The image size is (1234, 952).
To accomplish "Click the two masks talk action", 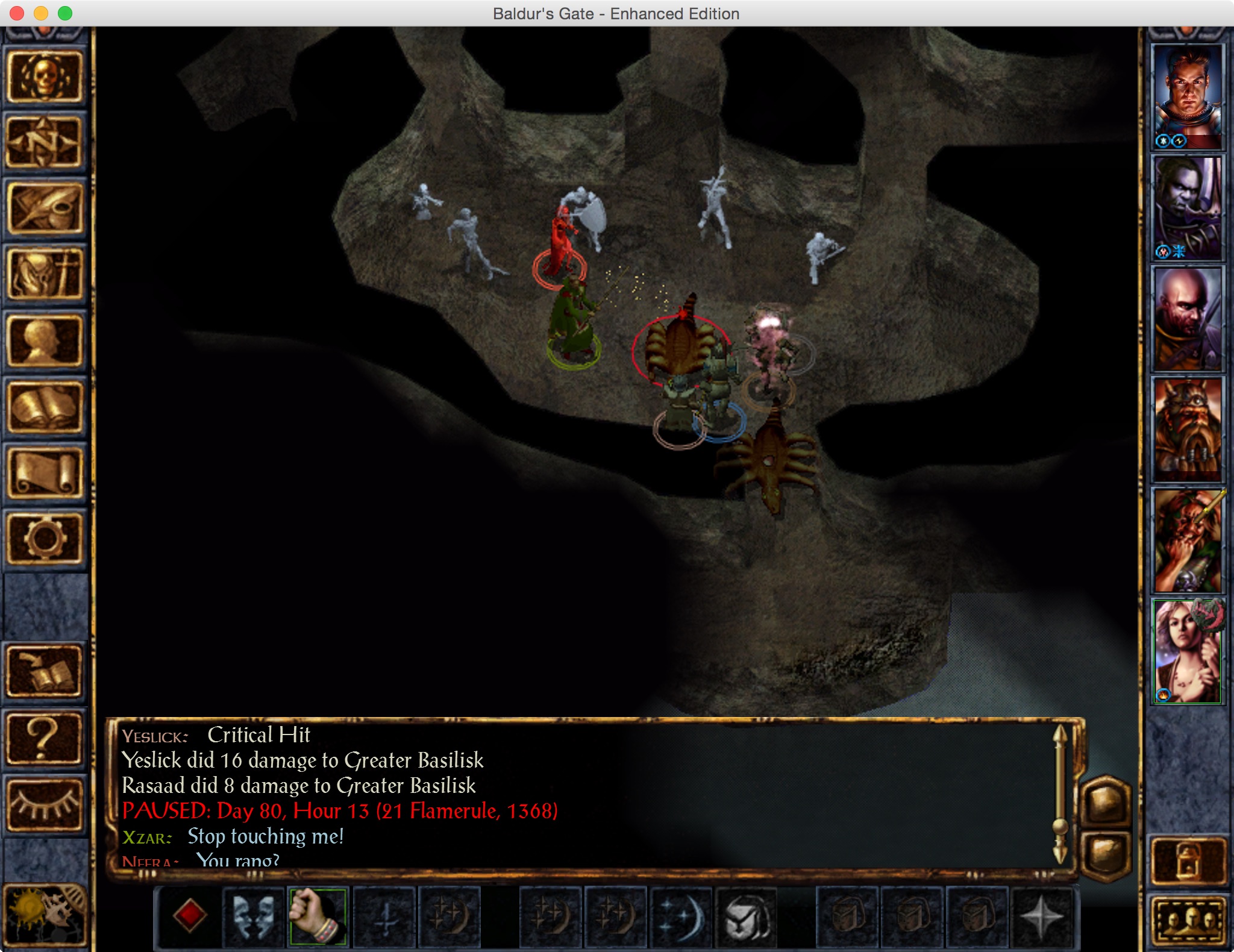I will [254, 917].
